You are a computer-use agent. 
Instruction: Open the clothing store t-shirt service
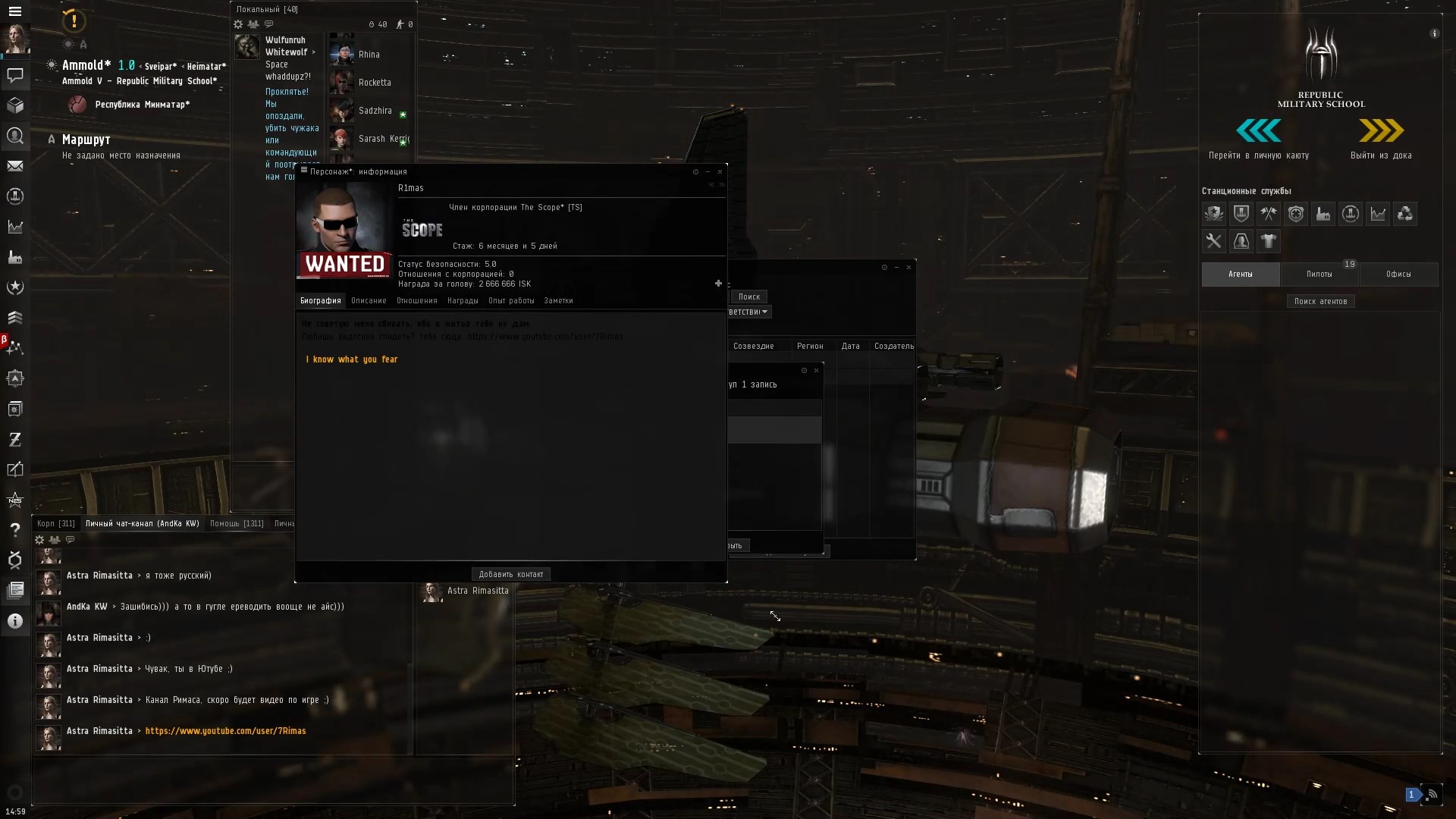point(1269,241)
